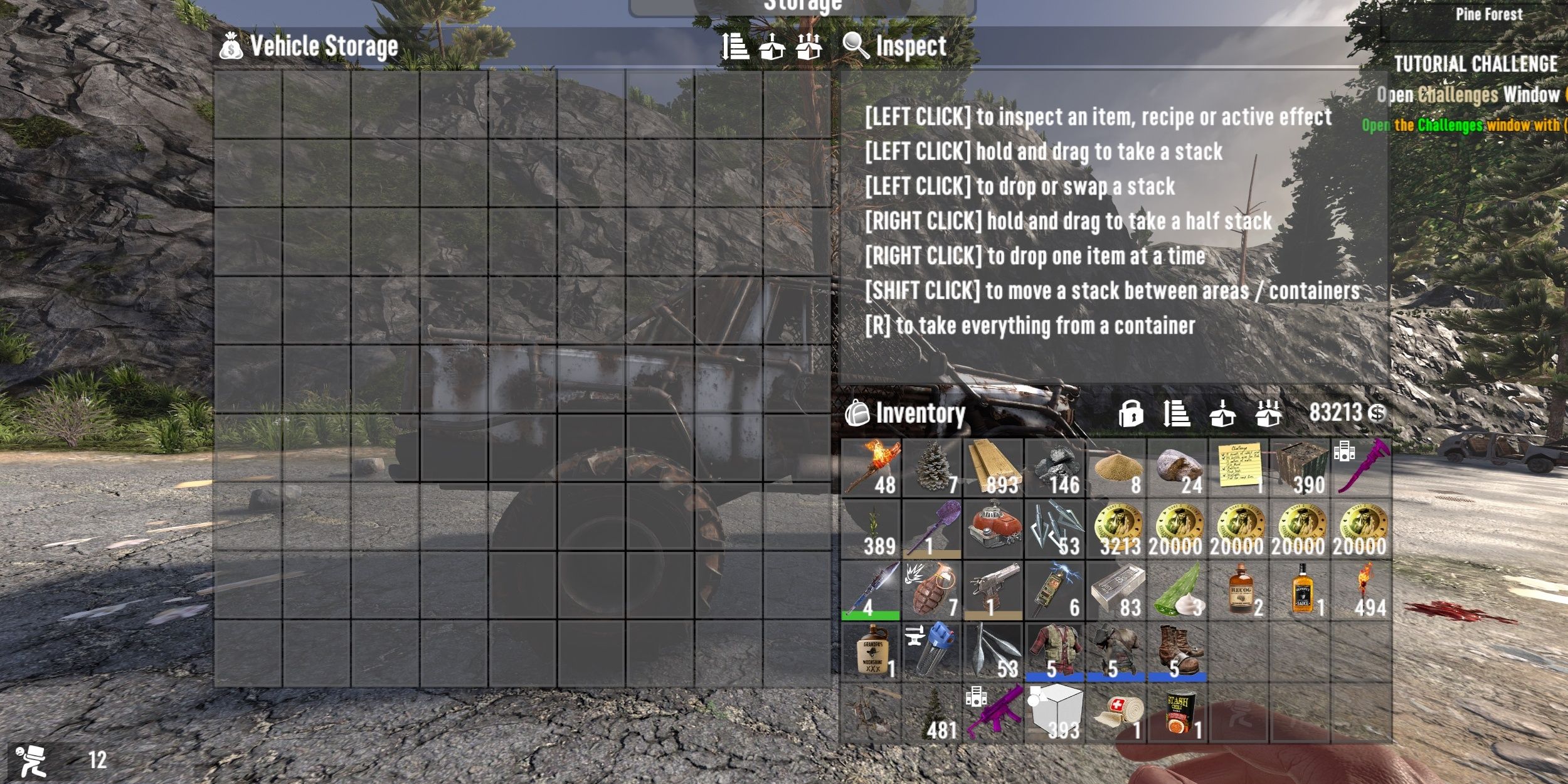Image resolution: width=1568 pixels, height=784 pixels.
Task: Click the sort icon in the Vehicle Storage header
Action: [734, 46]
